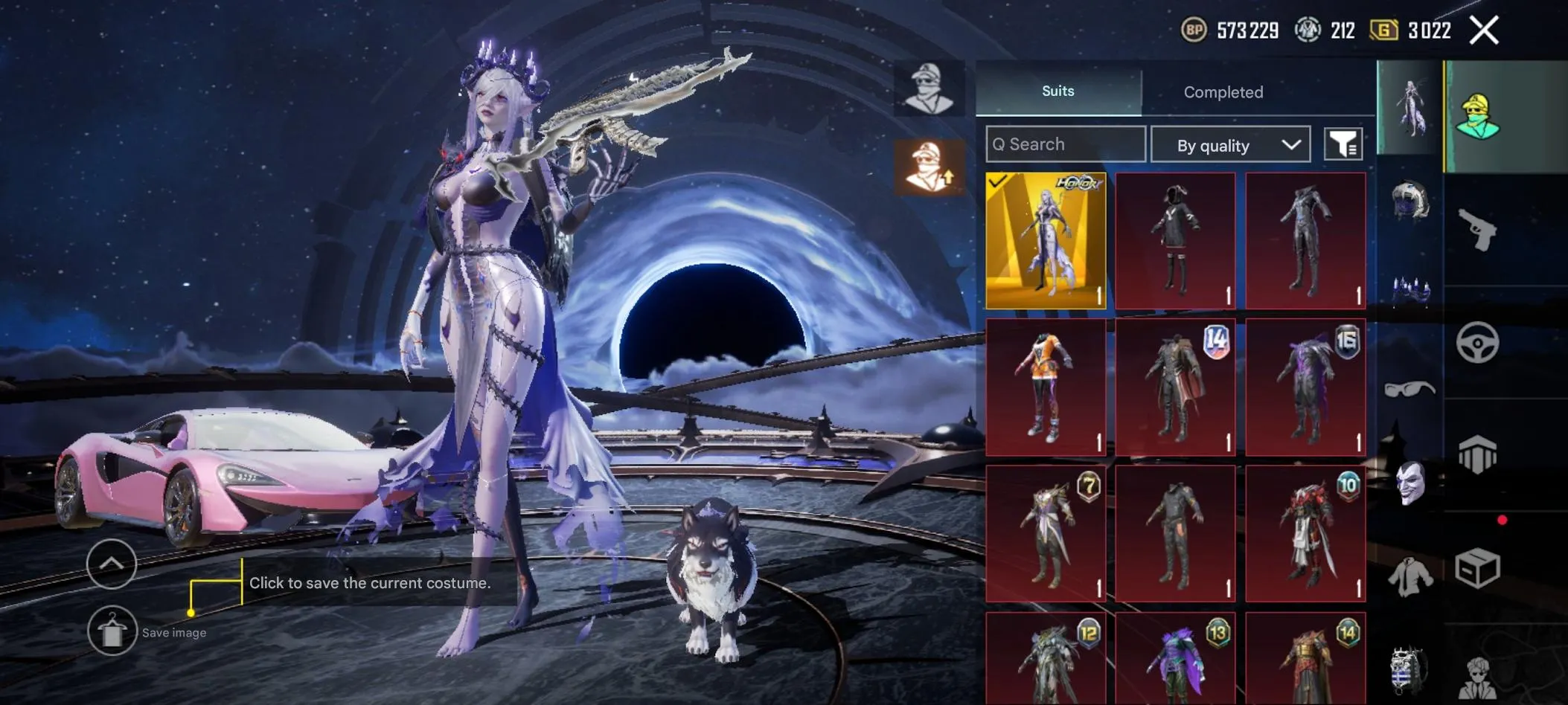Close the wardrobe screen
The height and width of the screenshot is (705, 1568).
[1484, 30]
